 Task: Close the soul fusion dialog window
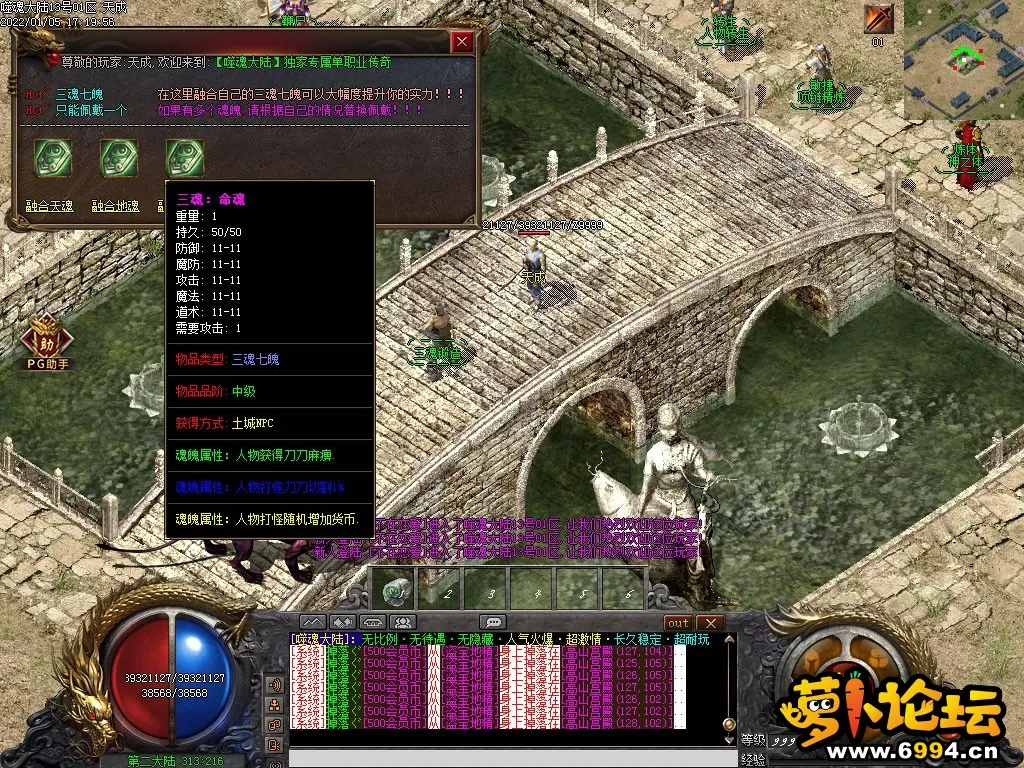(x=461, y=42)
